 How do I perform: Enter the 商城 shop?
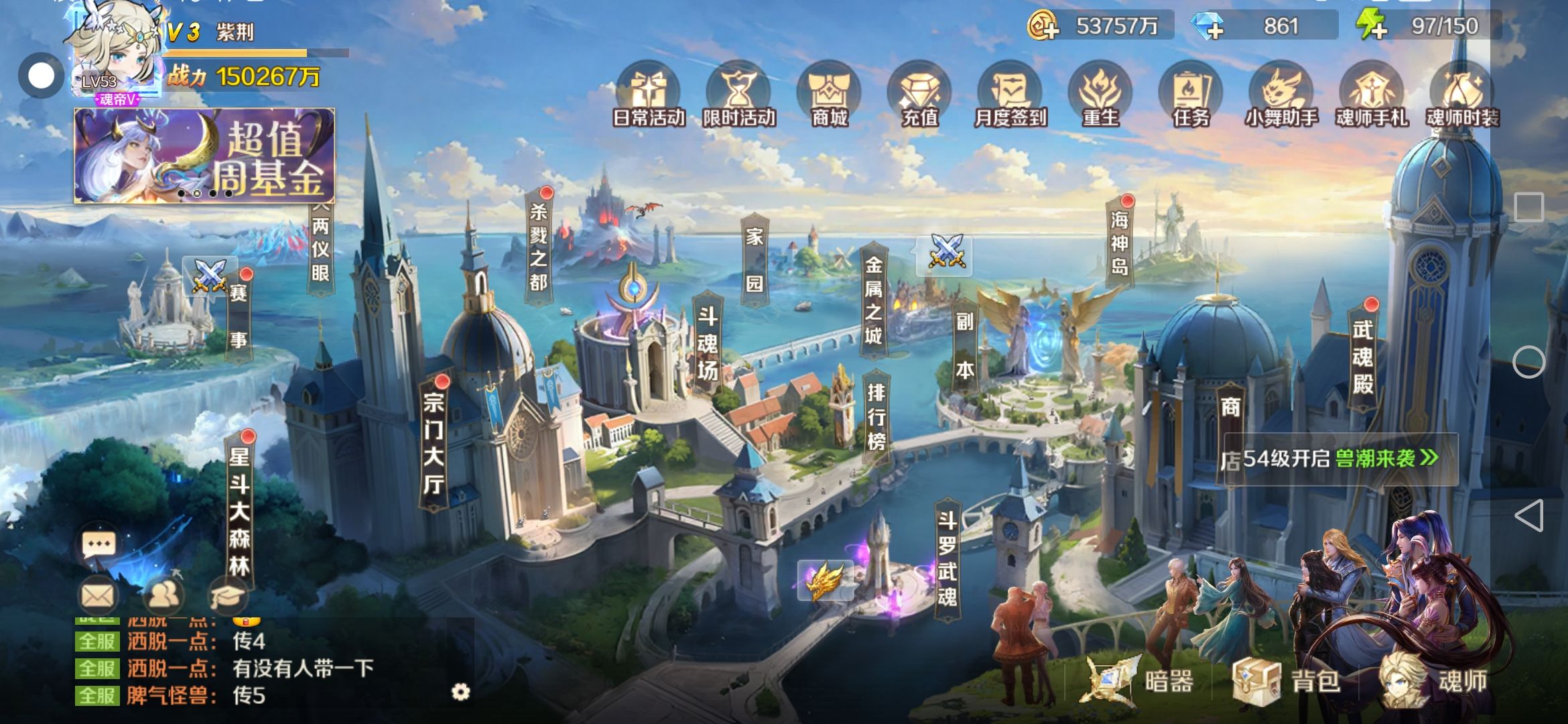point(830,97)
